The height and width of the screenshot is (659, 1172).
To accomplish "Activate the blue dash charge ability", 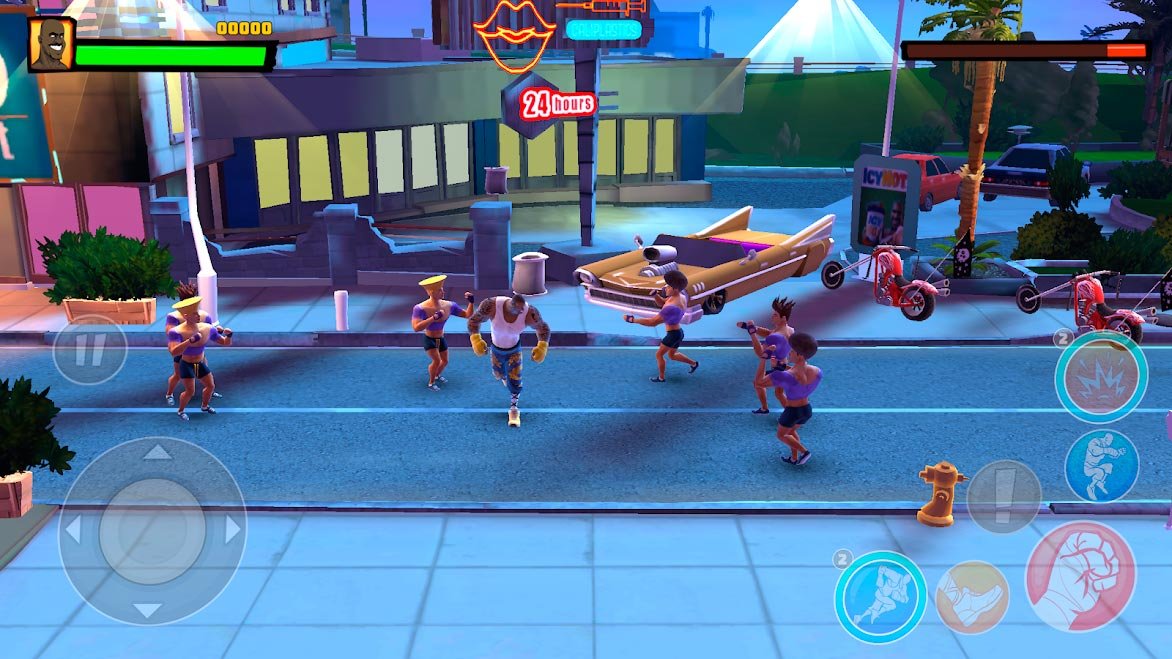I will pos(880,597).
